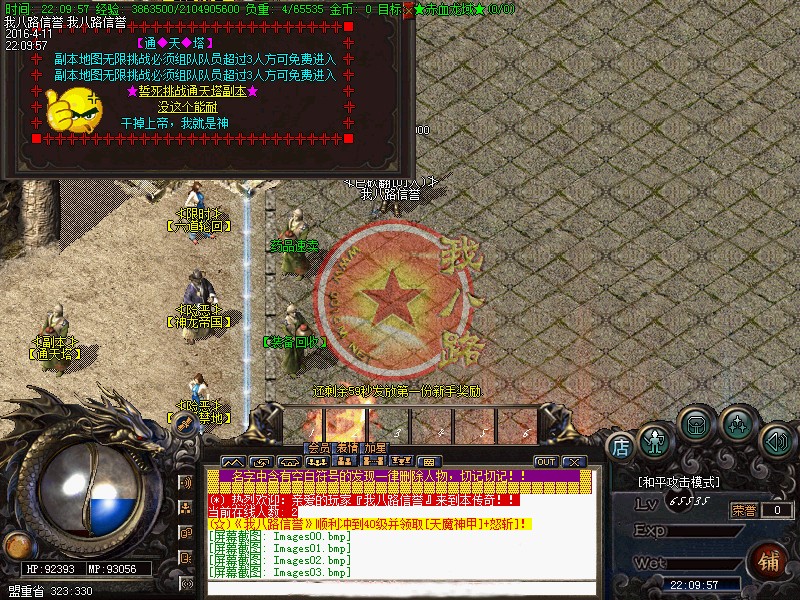Image resolution: width=800 pixels, height=600 pixels.
Task: Toggle the speaker sound round icon
Action: coord(775,440)
